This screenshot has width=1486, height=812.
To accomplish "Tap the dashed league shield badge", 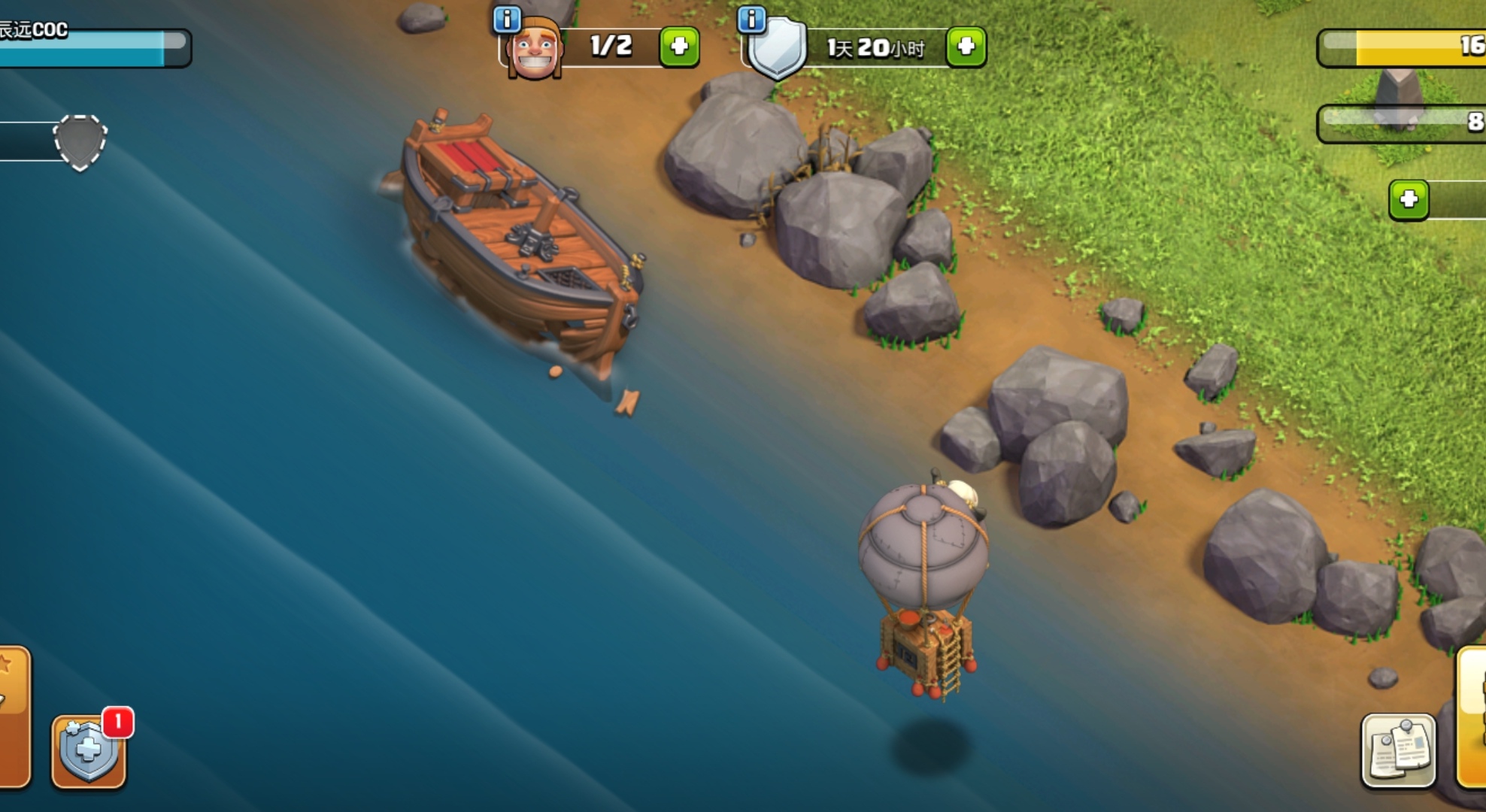I will tap(80, 142).
